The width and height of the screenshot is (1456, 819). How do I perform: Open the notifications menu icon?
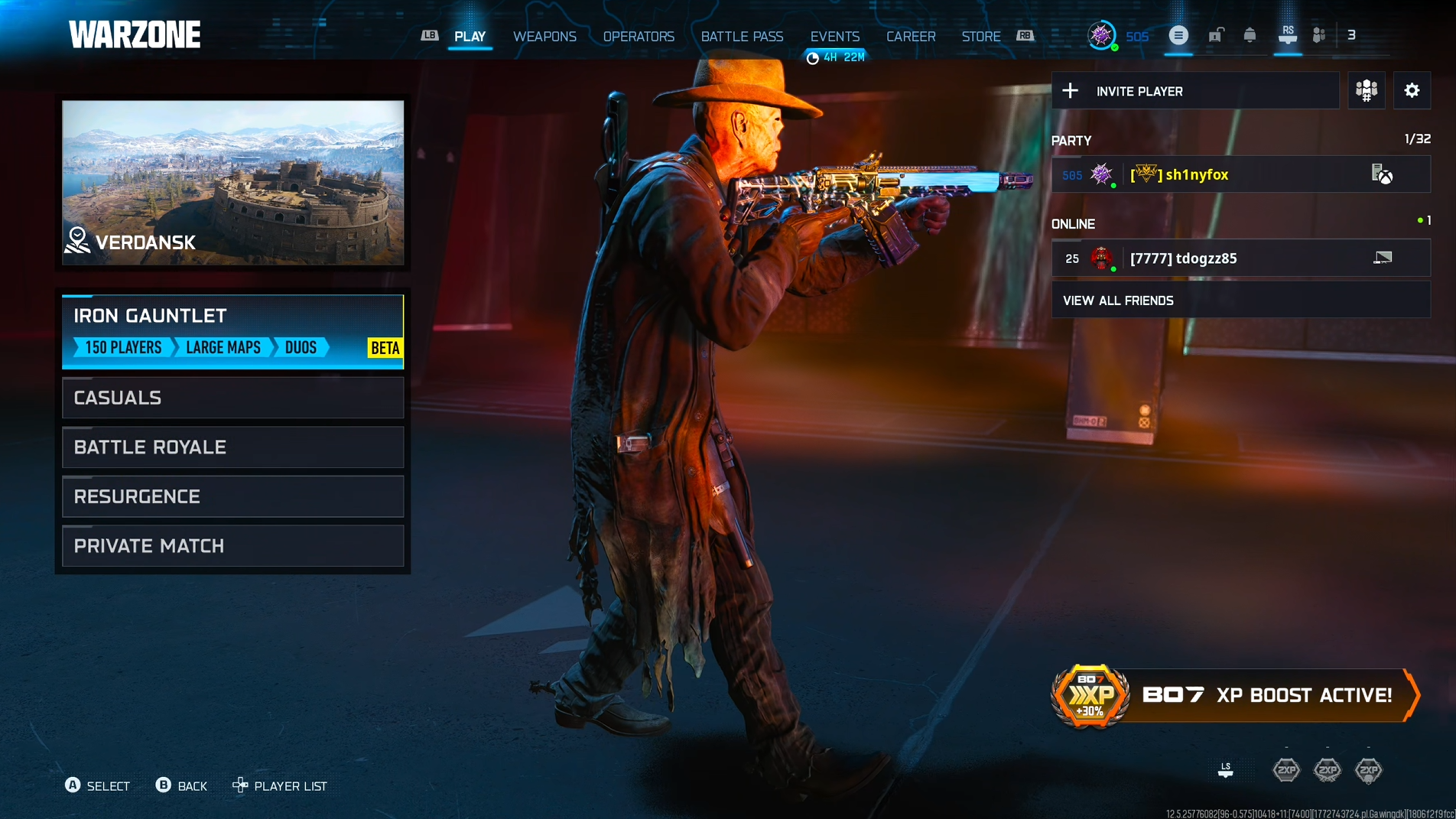pyautogui.click(x=1178, y=35)
